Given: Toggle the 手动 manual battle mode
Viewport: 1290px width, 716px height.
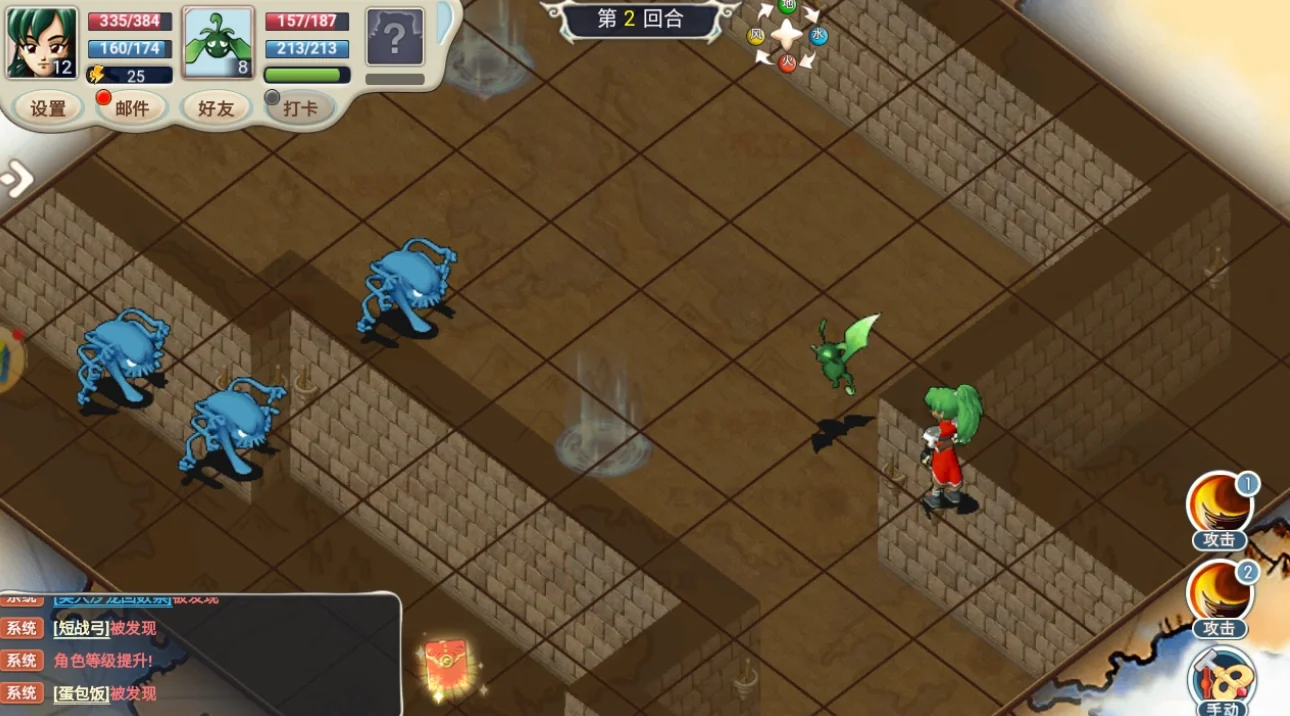Looking at the screenshot, I should (x=1221, y=680).
